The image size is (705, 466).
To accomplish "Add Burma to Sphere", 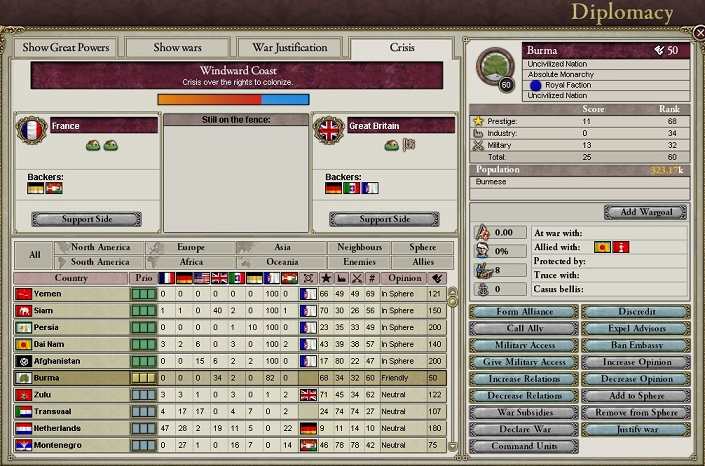I will click(x=635, y=396).
